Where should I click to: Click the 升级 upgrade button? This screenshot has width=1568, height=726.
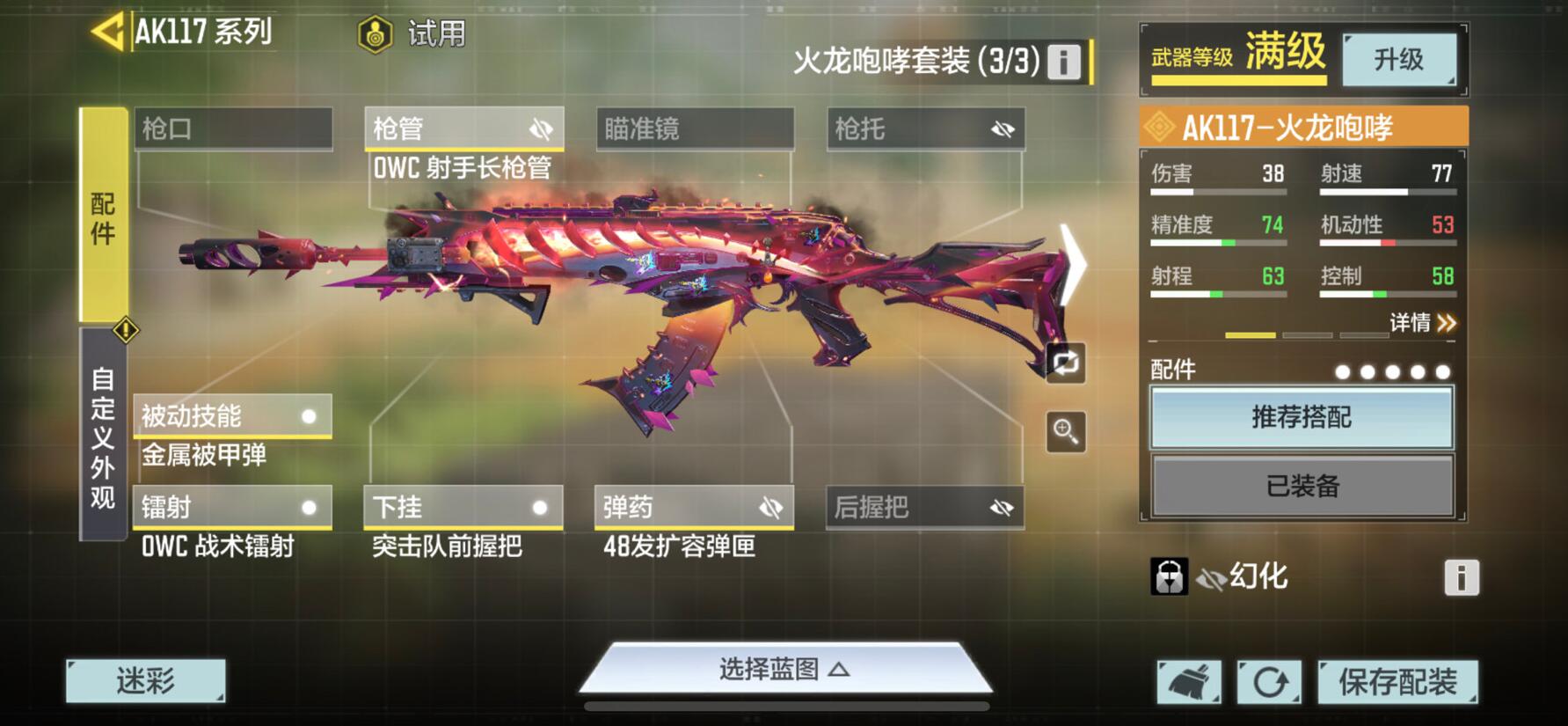tap(1398, 60)
